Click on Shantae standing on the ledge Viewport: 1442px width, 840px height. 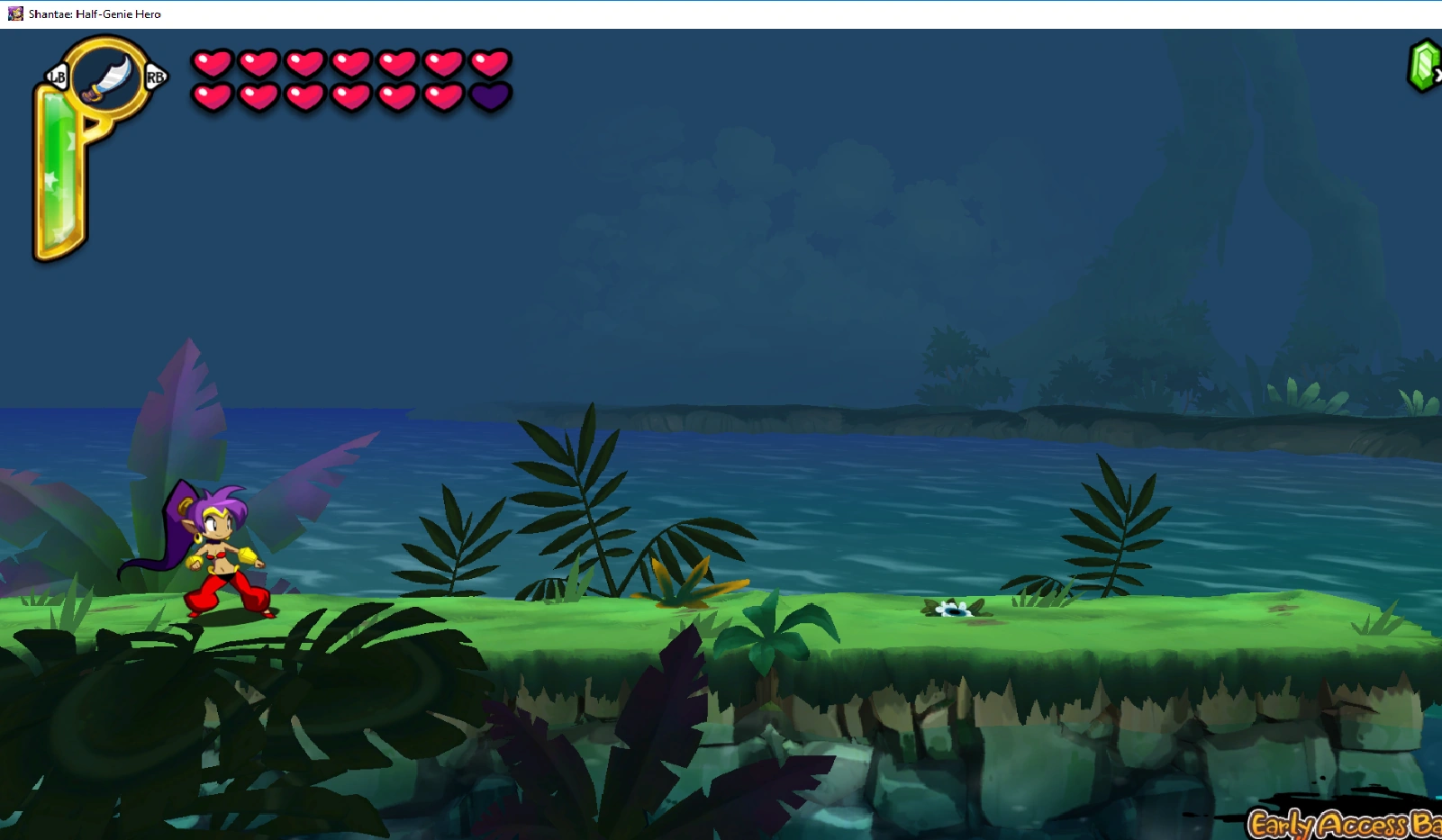(225, 554)
